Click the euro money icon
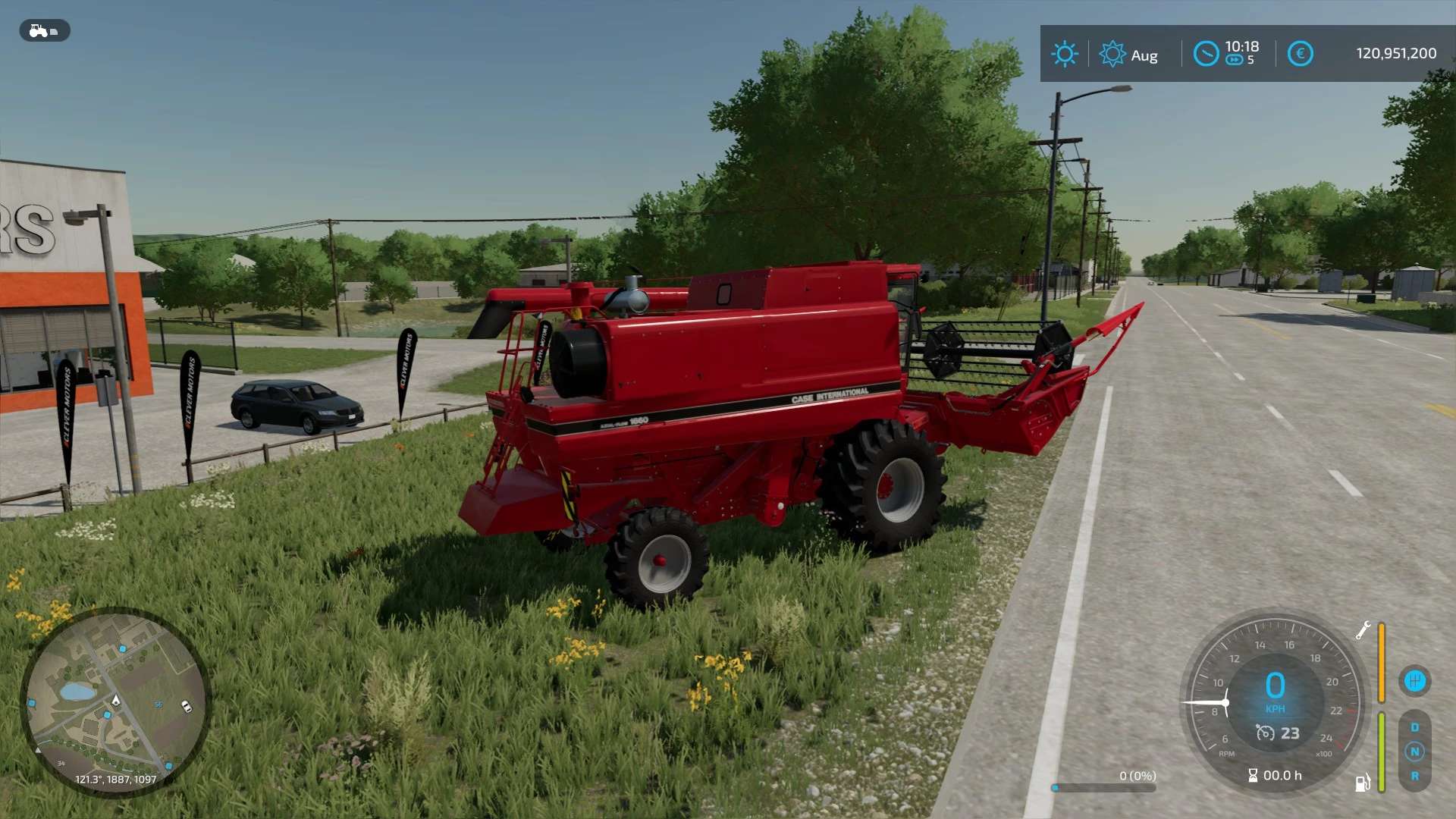The height and width of the screenshot is (819, 1456). pyautogui.click(x=1300, y=54)
